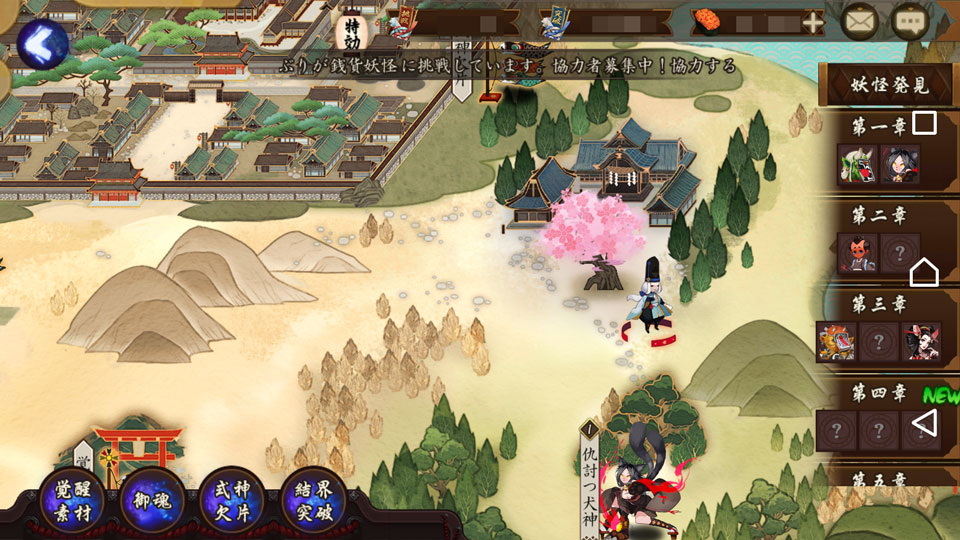Tap the Android recent apps square

click(x=925, y=123)
